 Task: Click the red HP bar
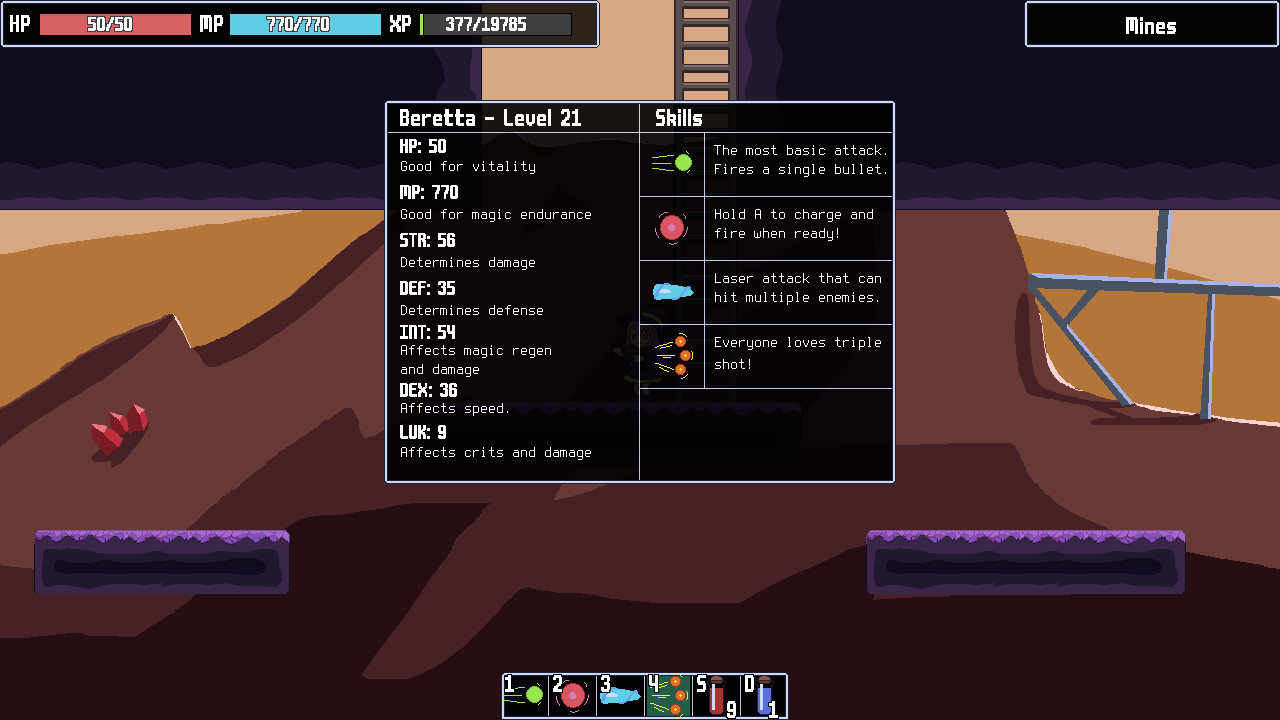coord(113,23)
